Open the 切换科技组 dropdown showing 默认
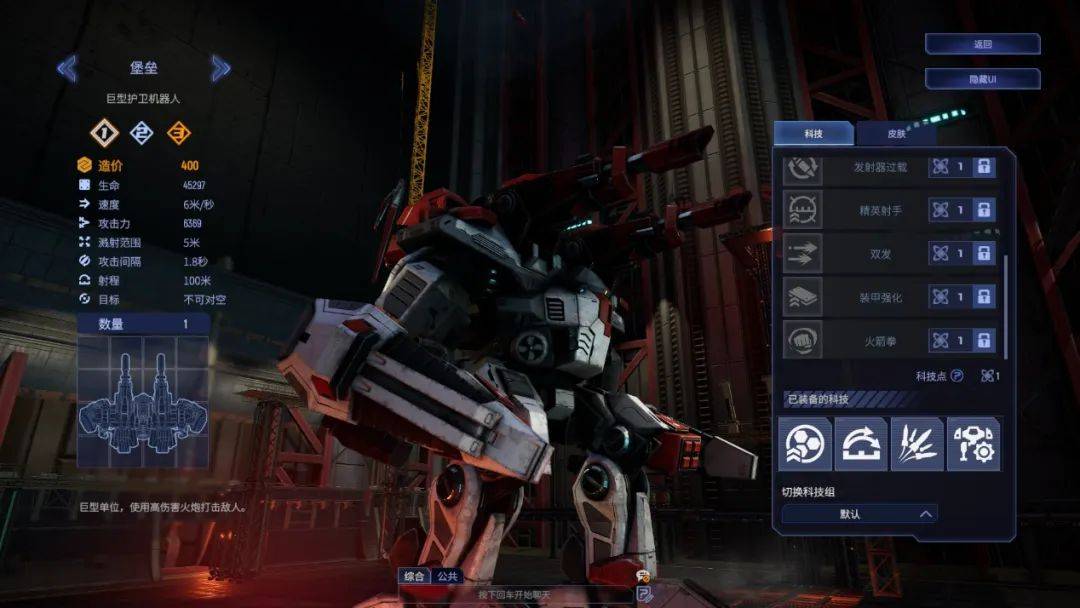 point(859,514)
